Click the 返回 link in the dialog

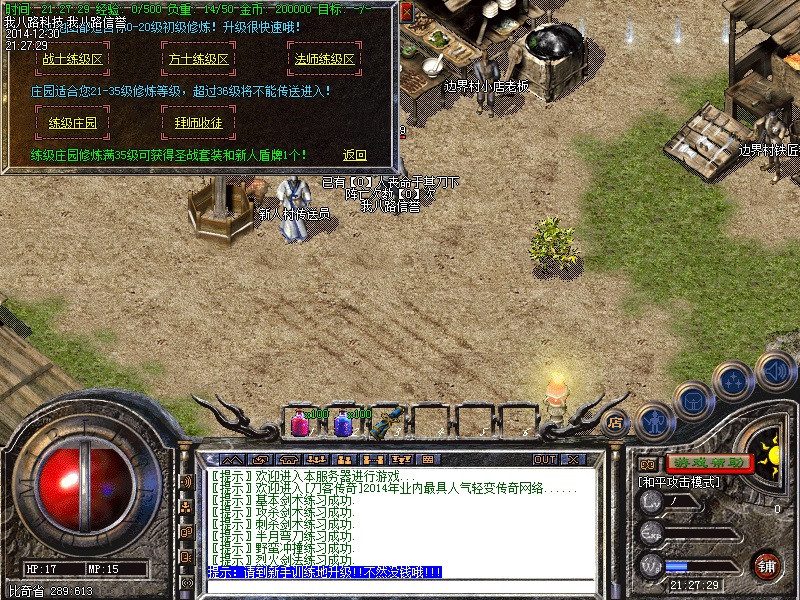pyautogui.click(x=355, y=155)
